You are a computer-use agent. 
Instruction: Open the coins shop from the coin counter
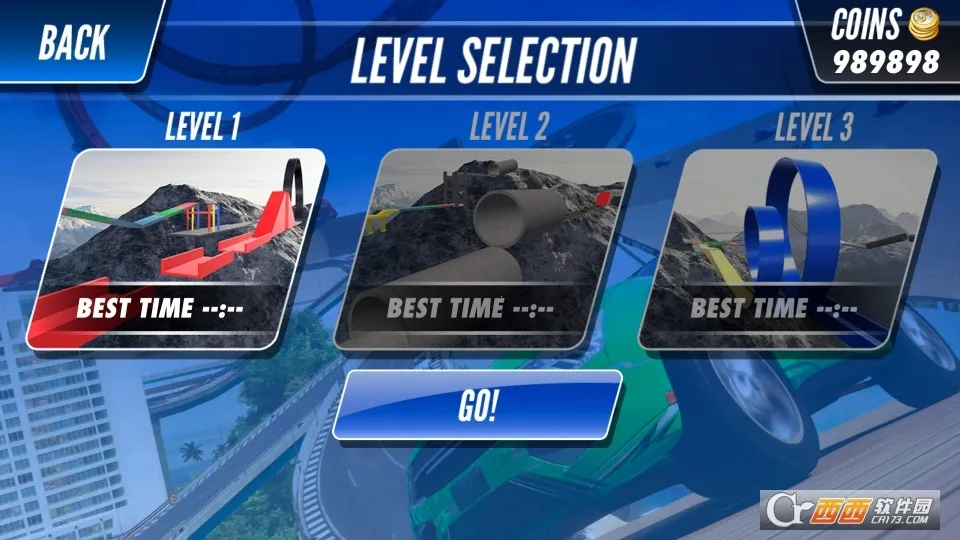886,42
